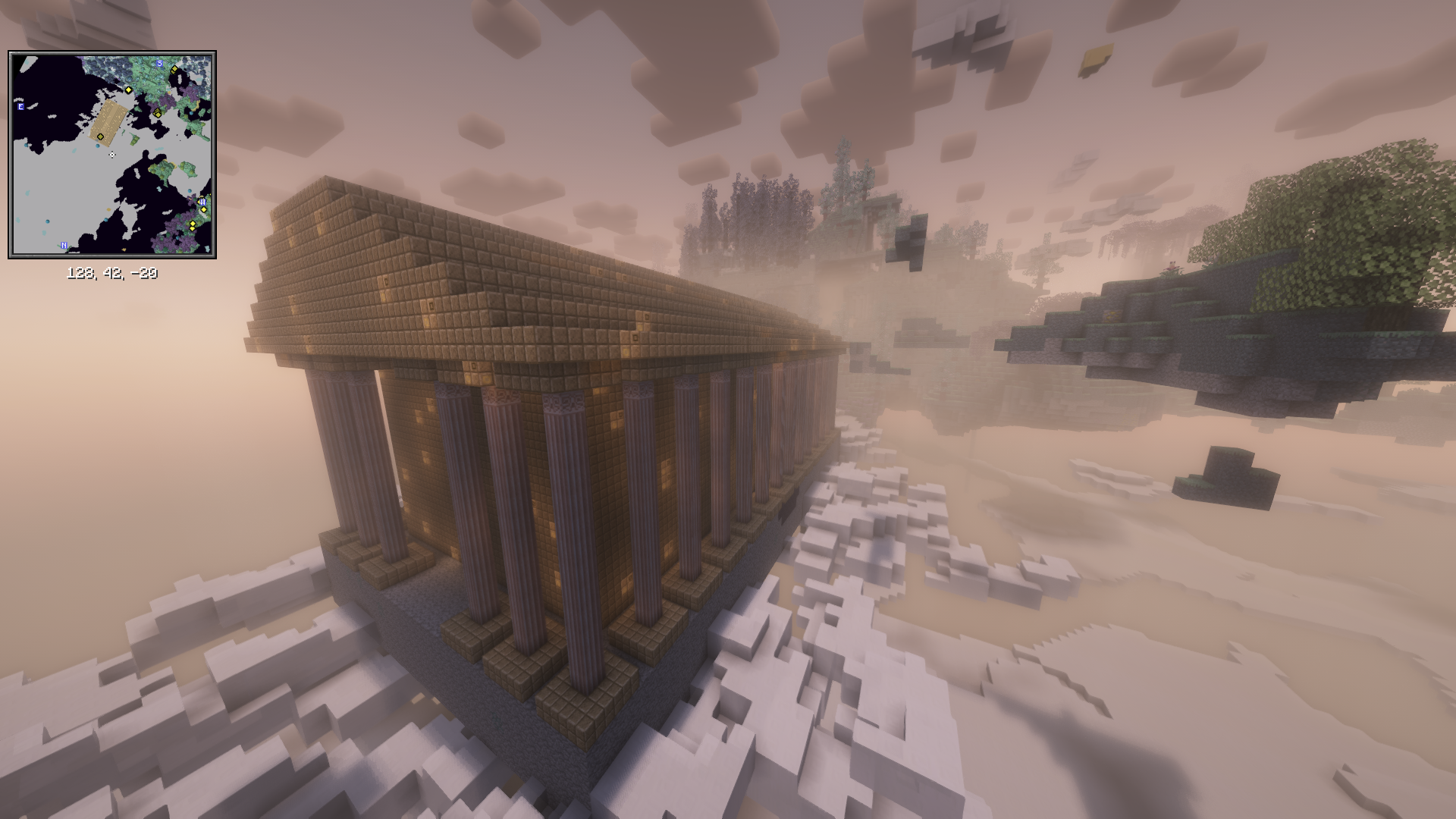The image size is (1456, 819).
Task: Click the E compass marker on the minimap
Action: click(20, 107)
